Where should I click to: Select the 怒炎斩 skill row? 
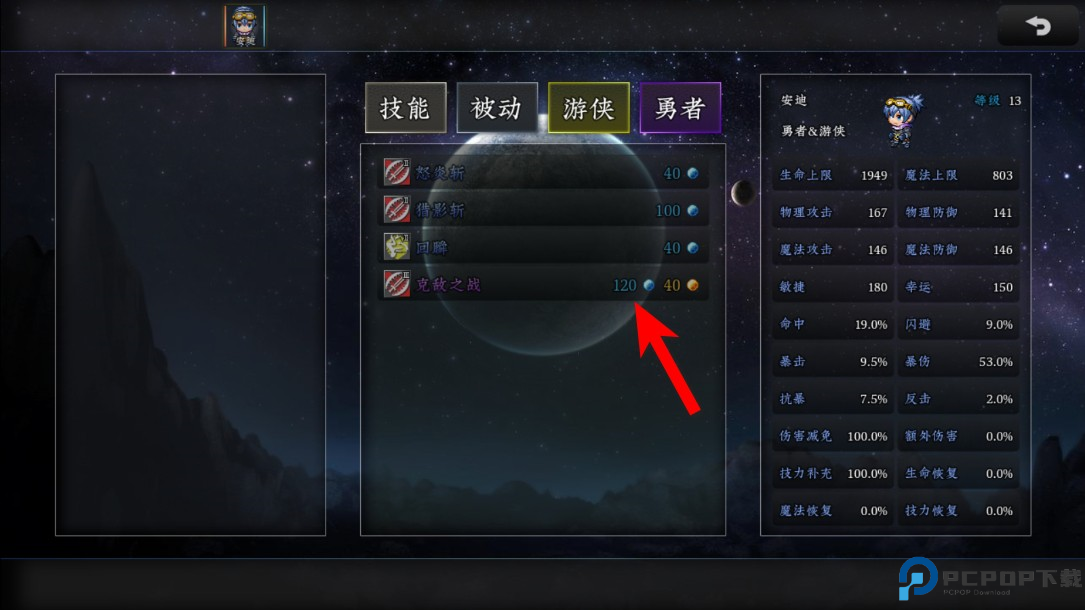(542, 173)
